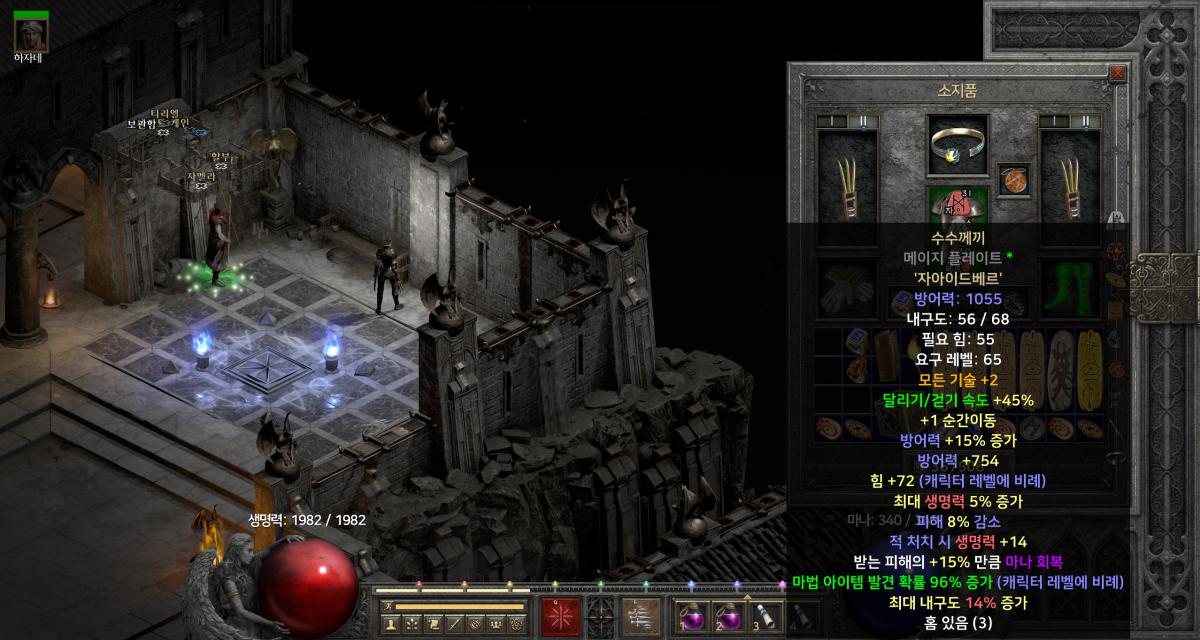This screenshot has height=640, width=1200.
Task: Use the scroll in belt slot 3
Action: (763, 615)
